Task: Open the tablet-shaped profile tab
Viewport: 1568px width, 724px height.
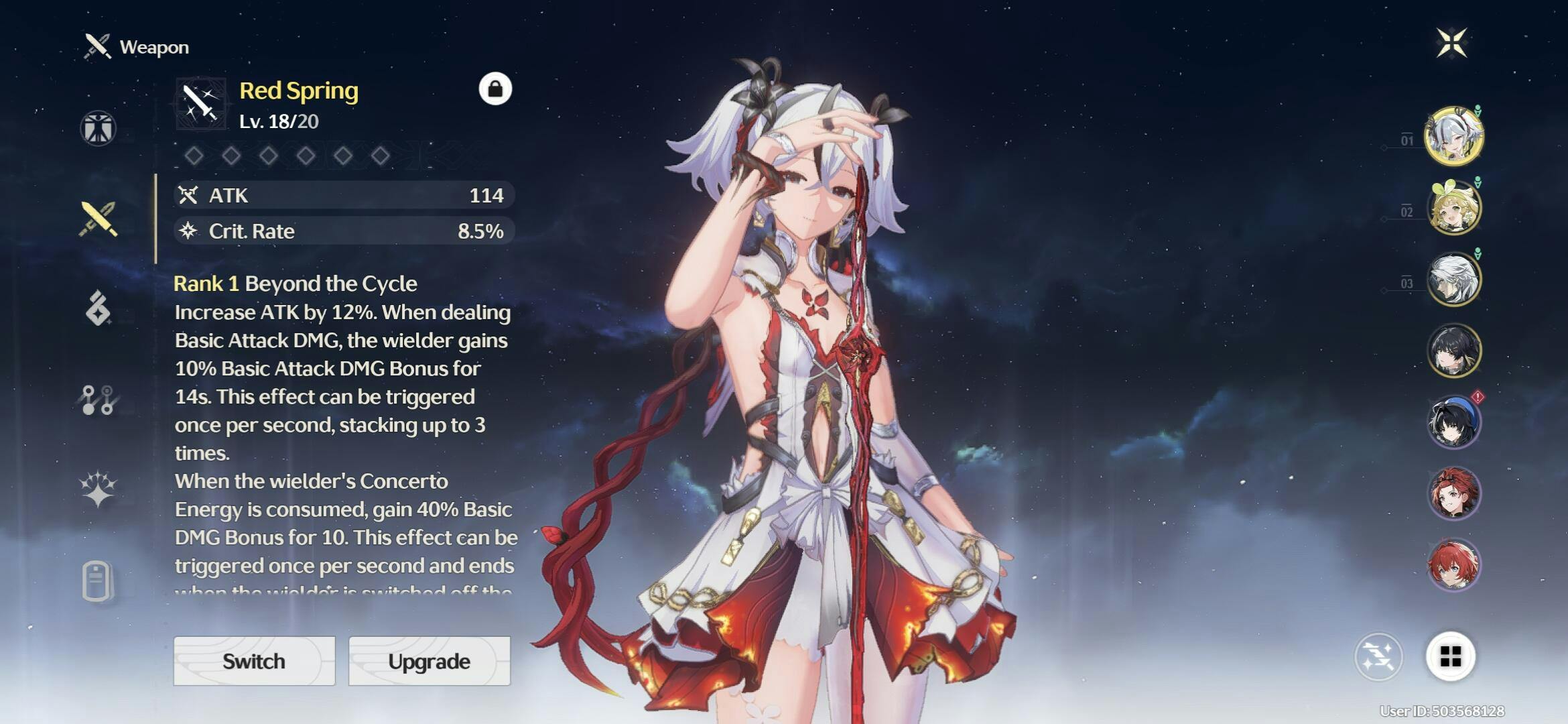Action: tap(97, 581)
